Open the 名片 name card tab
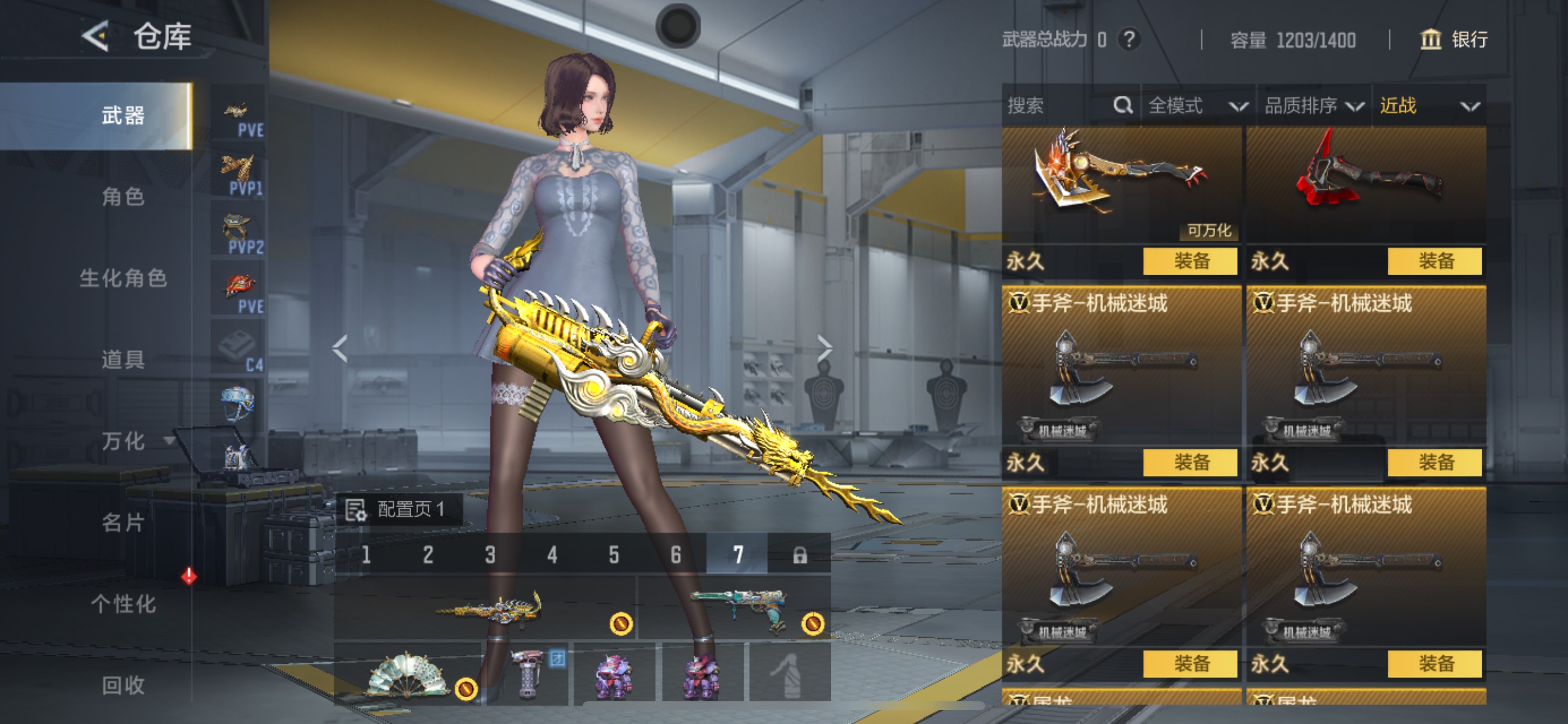The image size is (1568, 724). tap(123, 522)
